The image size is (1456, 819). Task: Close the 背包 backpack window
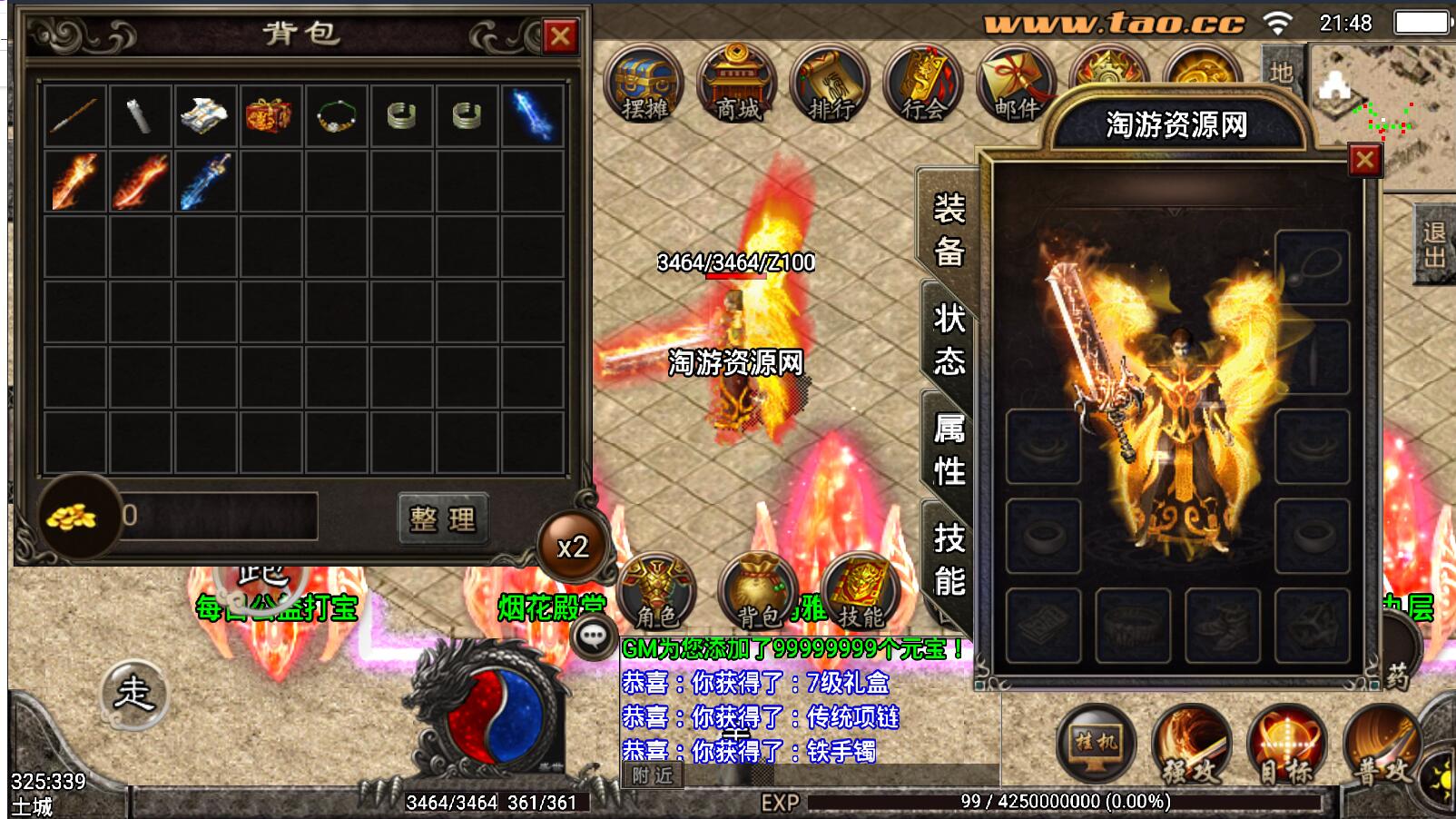(560, 36)
